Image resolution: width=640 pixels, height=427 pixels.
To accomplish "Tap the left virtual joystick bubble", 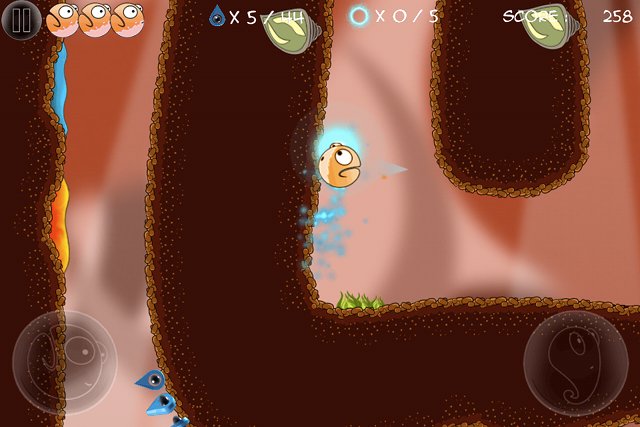I will coord(65,362).
